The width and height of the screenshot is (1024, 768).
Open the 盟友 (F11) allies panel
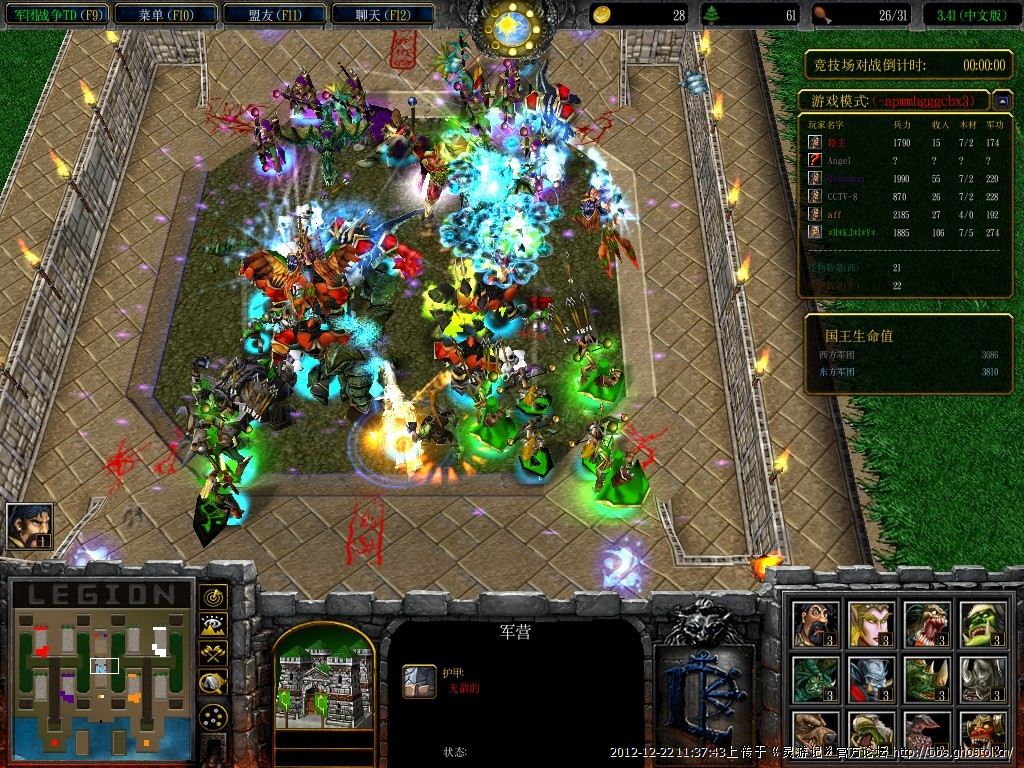pyautogui.click(x=274, y=14)
